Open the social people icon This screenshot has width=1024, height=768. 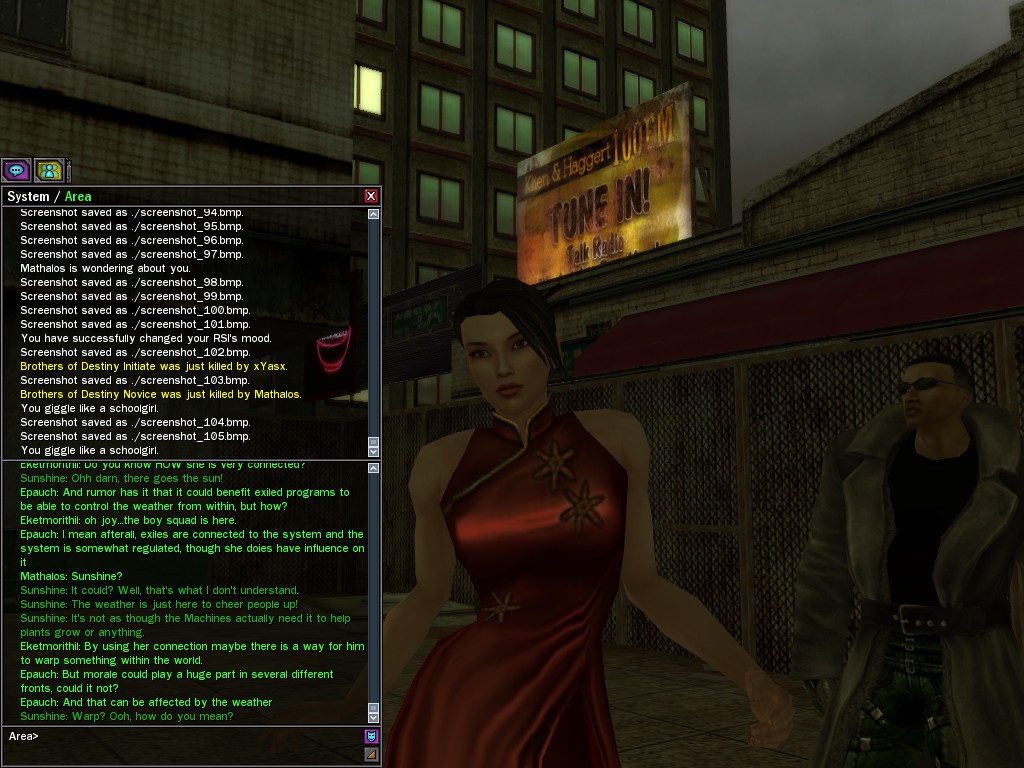(49, 170)
